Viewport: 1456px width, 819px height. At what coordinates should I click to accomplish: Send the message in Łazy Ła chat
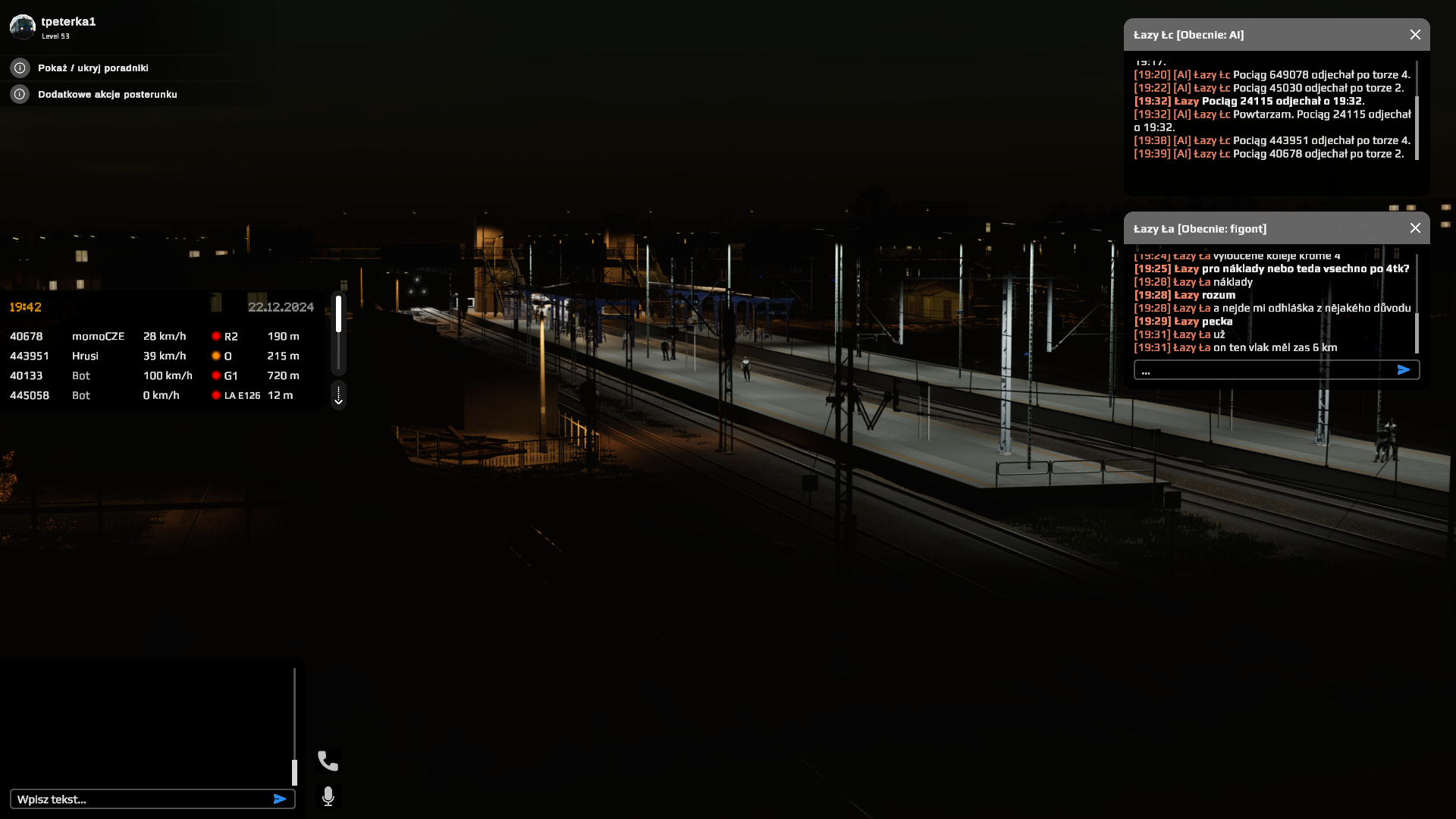pos(1404,370)
